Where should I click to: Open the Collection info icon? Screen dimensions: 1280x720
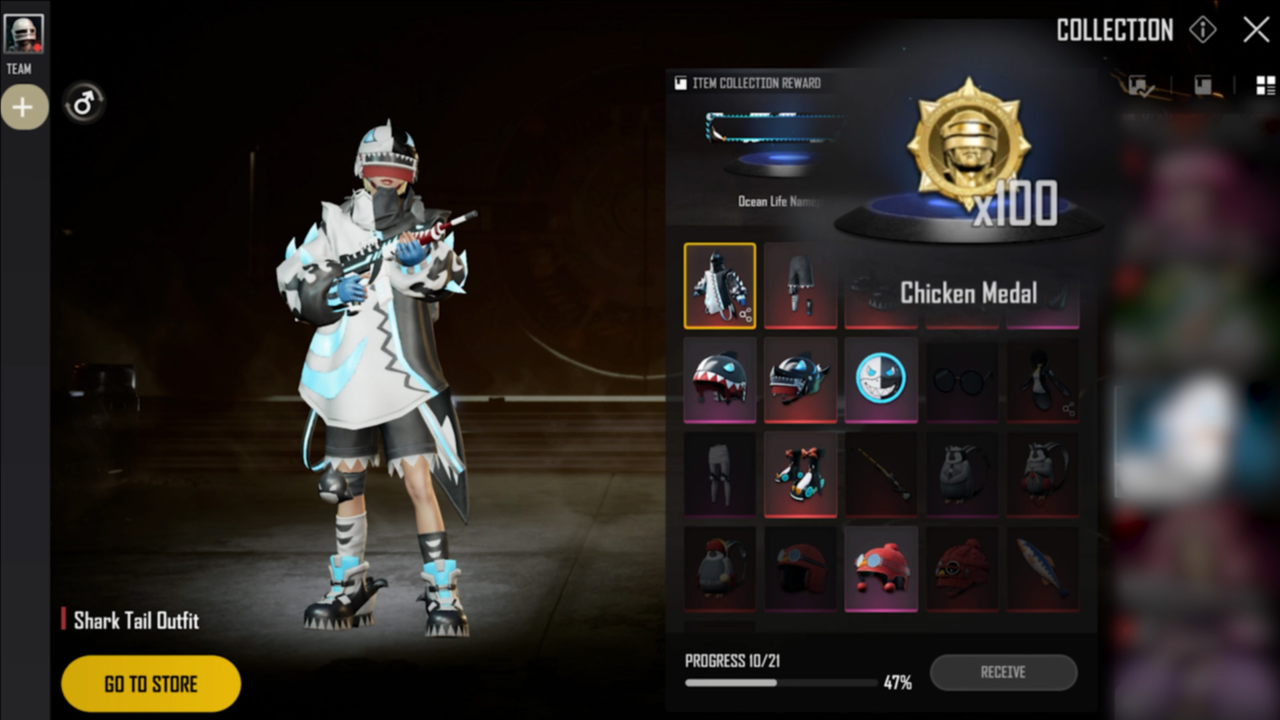coord(1202,30)
